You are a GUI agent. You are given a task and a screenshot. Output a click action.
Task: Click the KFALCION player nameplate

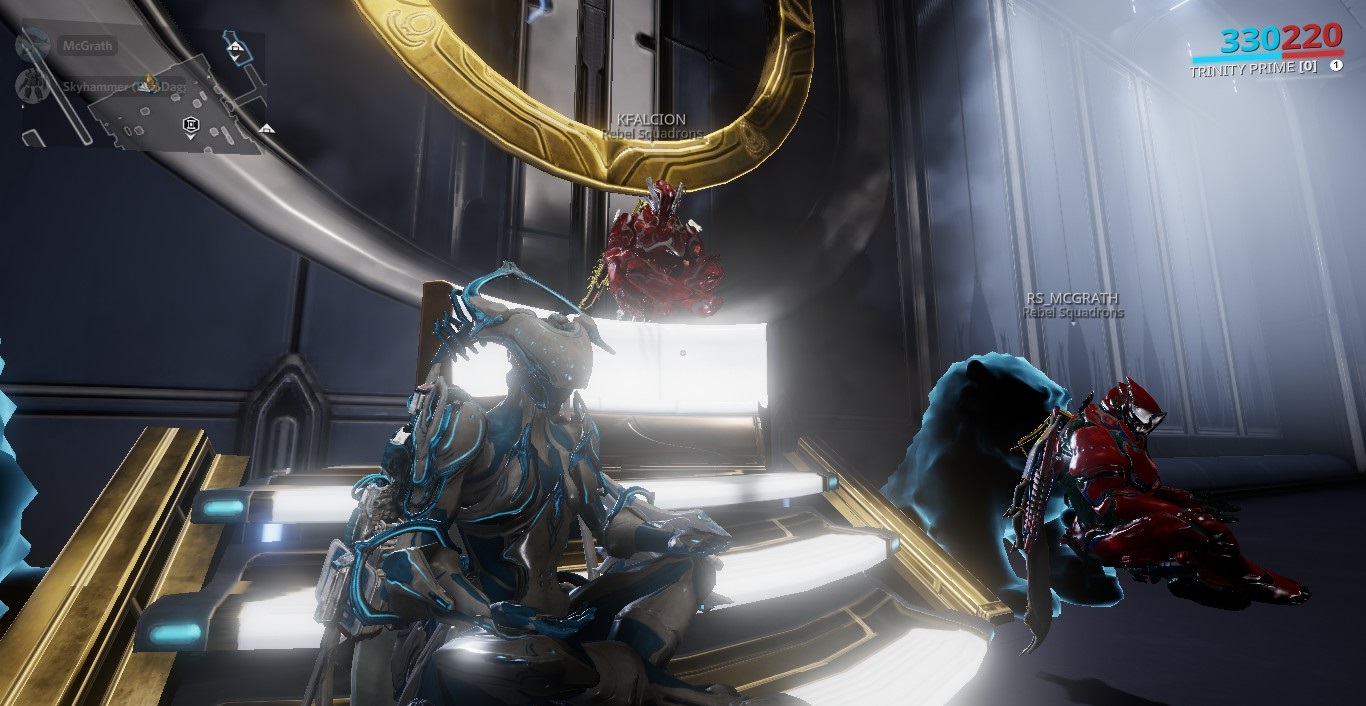653,119
